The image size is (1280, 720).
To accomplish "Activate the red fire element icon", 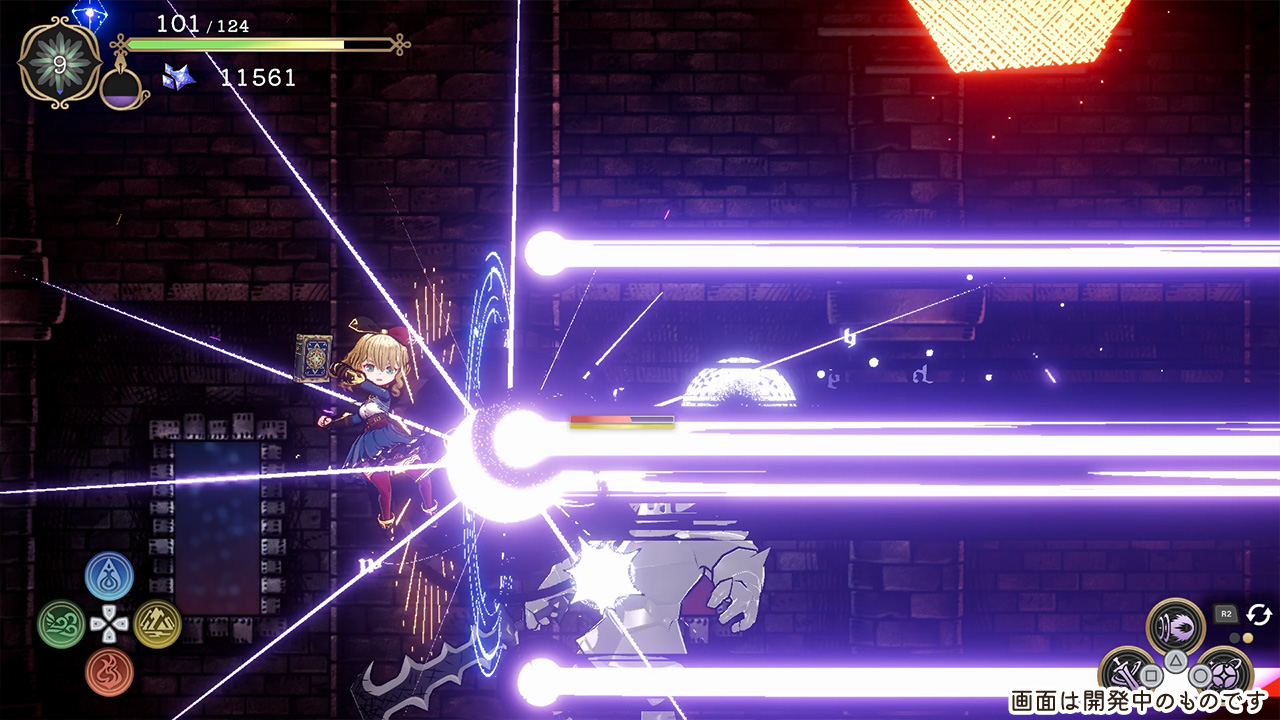I will click(x=109, y=672).
